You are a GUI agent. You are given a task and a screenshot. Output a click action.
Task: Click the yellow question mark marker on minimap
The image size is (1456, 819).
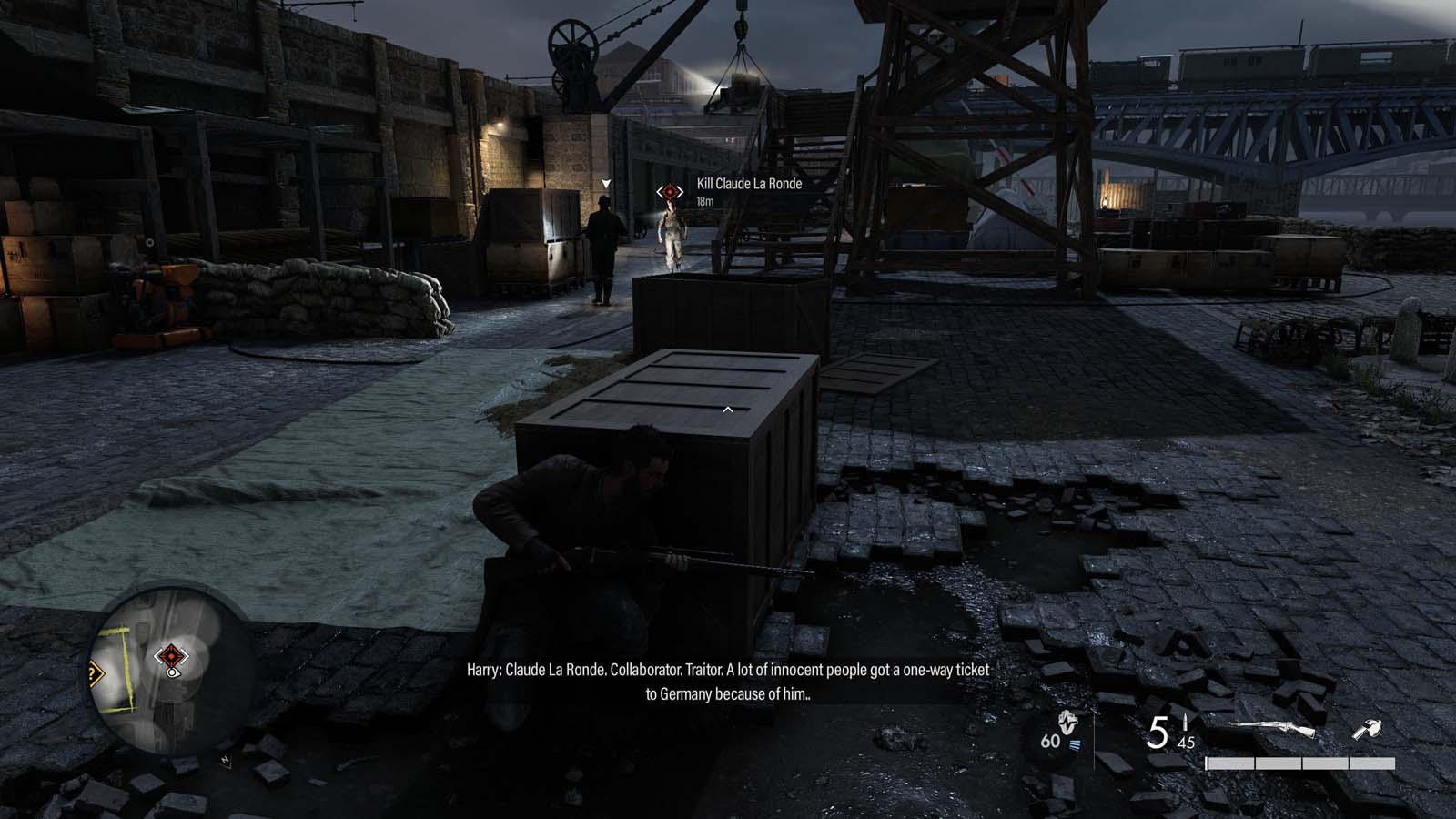94,672
